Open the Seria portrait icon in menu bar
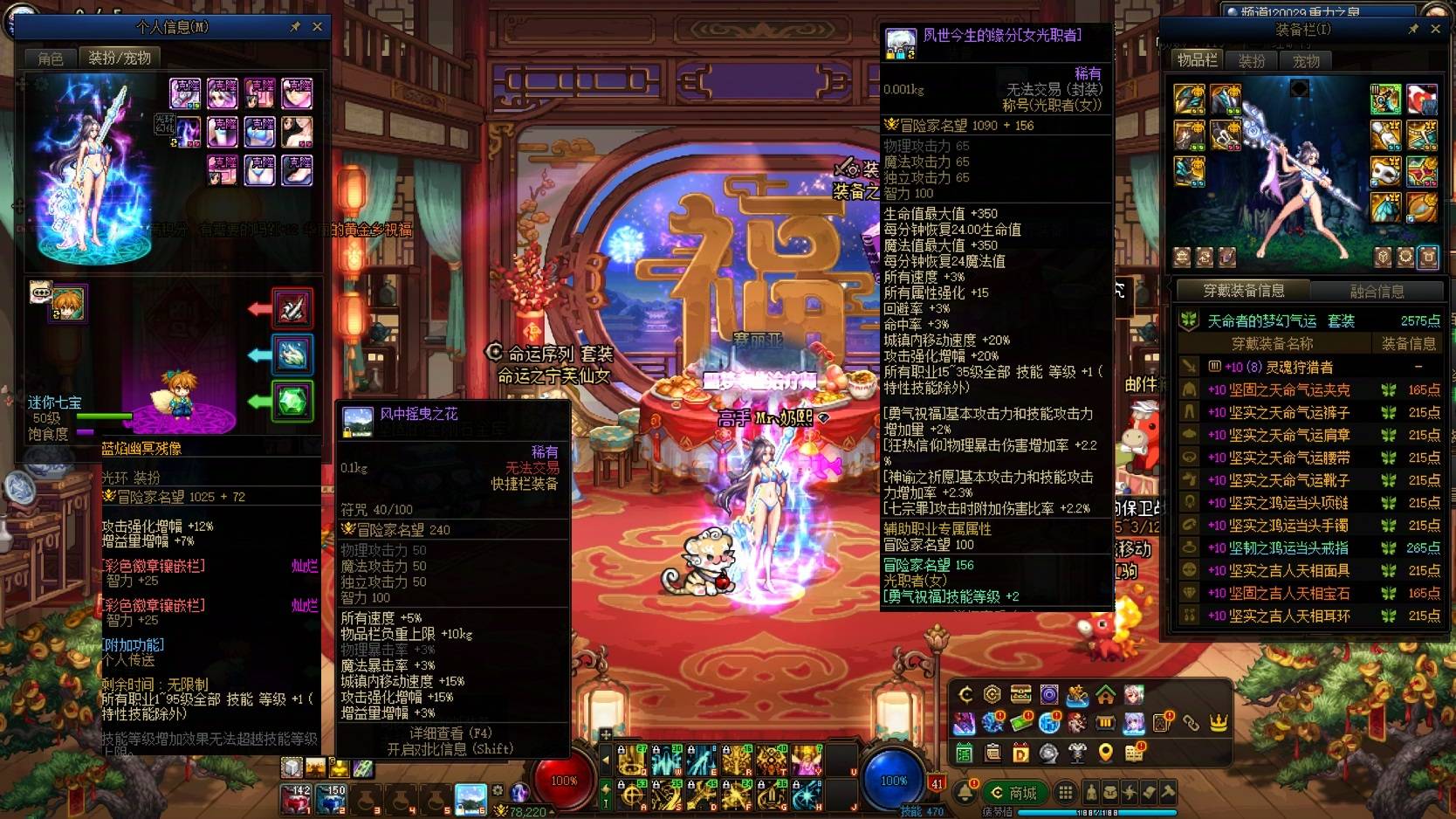This screenshot has height=819, width=1456. tap(1134, 696)
